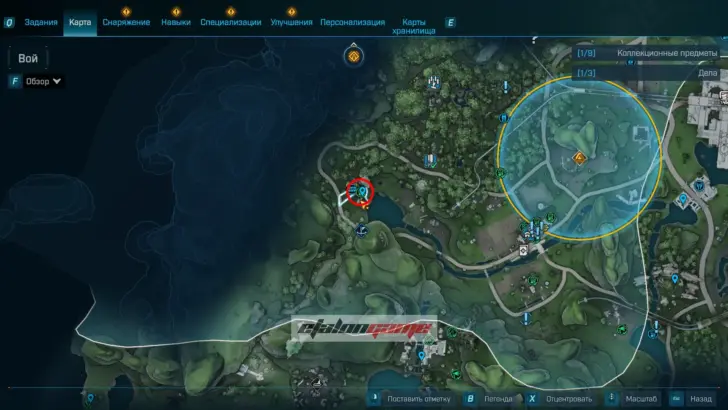
Task: Select the orange diamond objective marker
Action: (578, 158)
